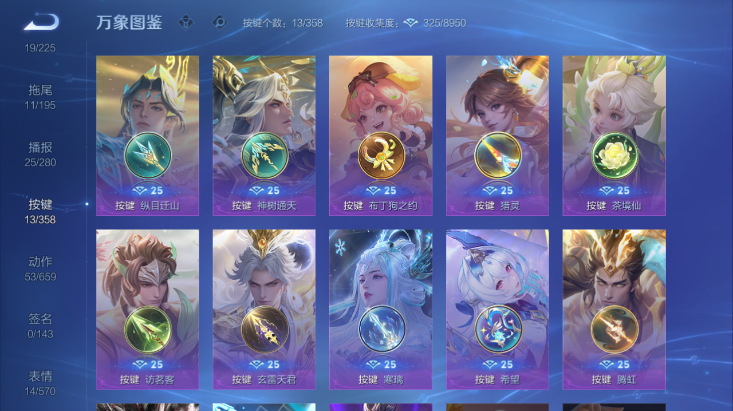Select the 腾虹 button skin card

(613, 309)
